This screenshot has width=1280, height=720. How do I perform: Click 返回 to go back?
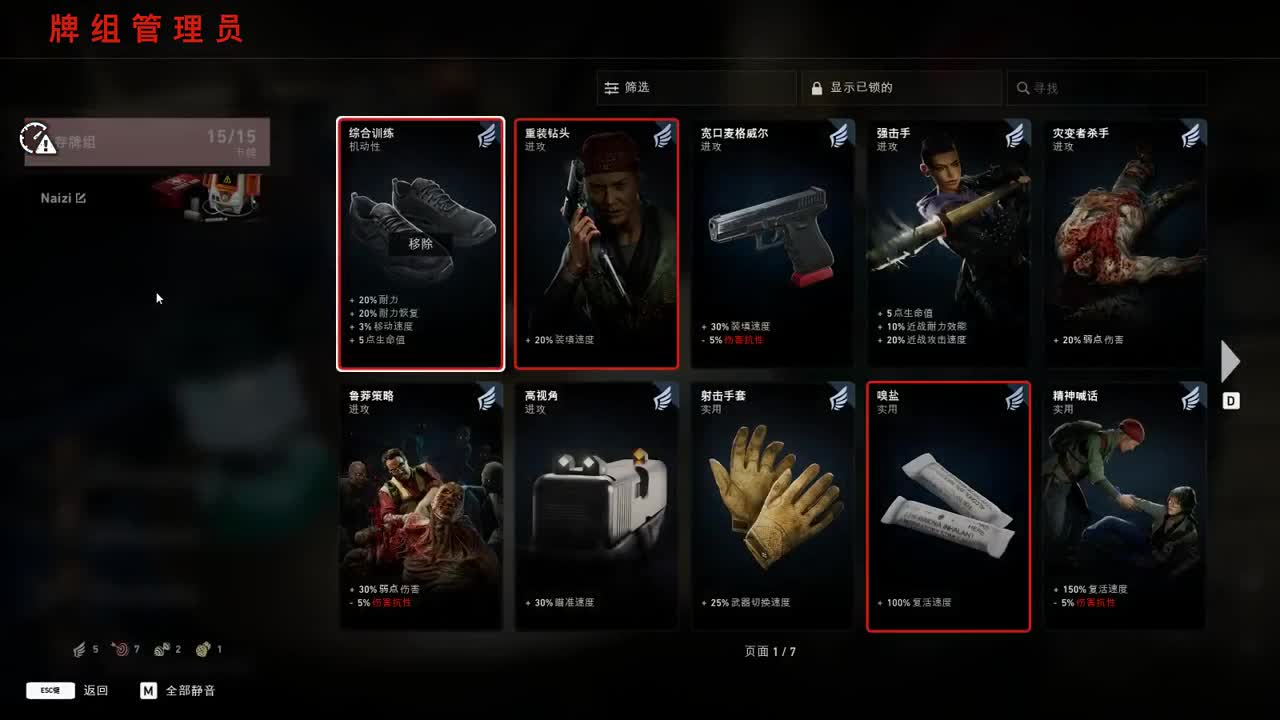[96, 690]
